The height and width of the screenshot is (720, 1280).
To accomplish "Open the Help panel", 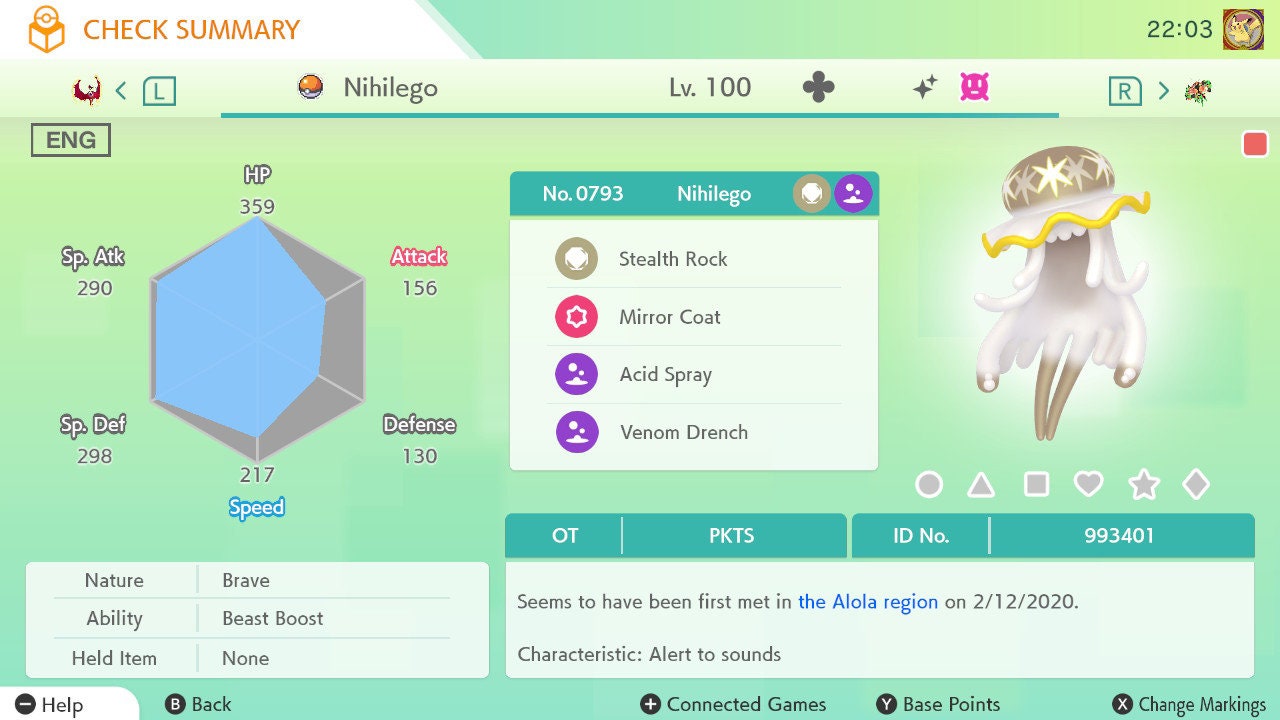I will (50, 704).
